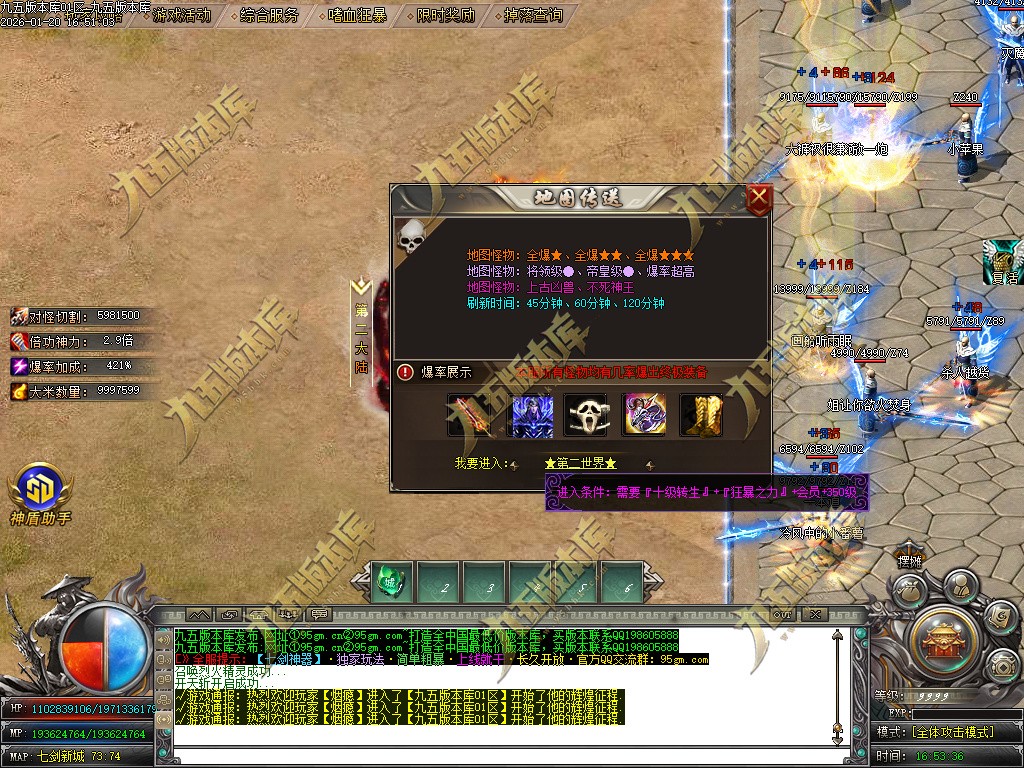Select the ghost mask drop icon
This screenshot has width=1024, height=768.
586,415
